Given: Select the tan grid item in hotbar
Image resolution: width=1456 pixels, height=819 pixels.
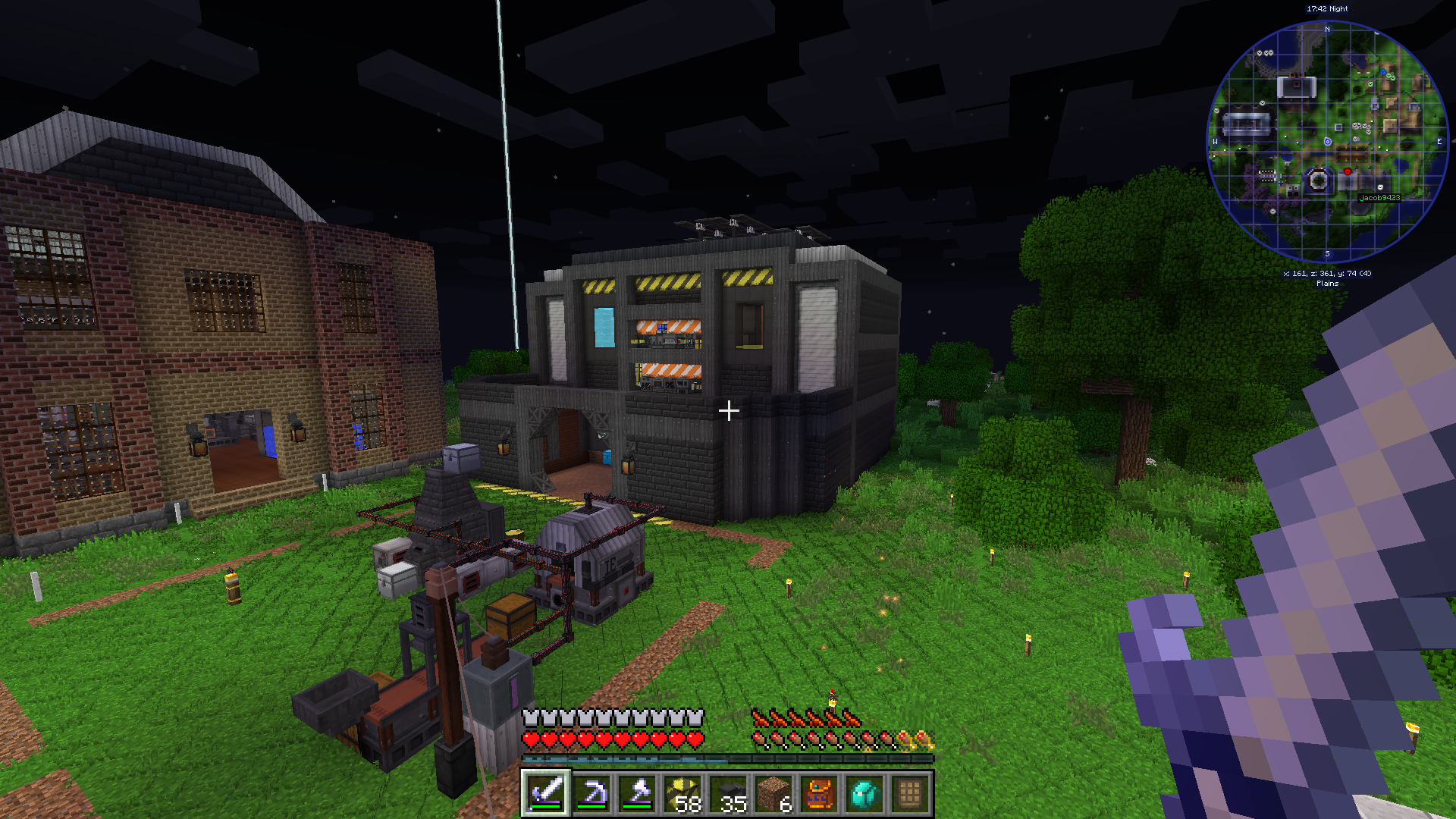Looking at the screenshot, I should point(910,794).
